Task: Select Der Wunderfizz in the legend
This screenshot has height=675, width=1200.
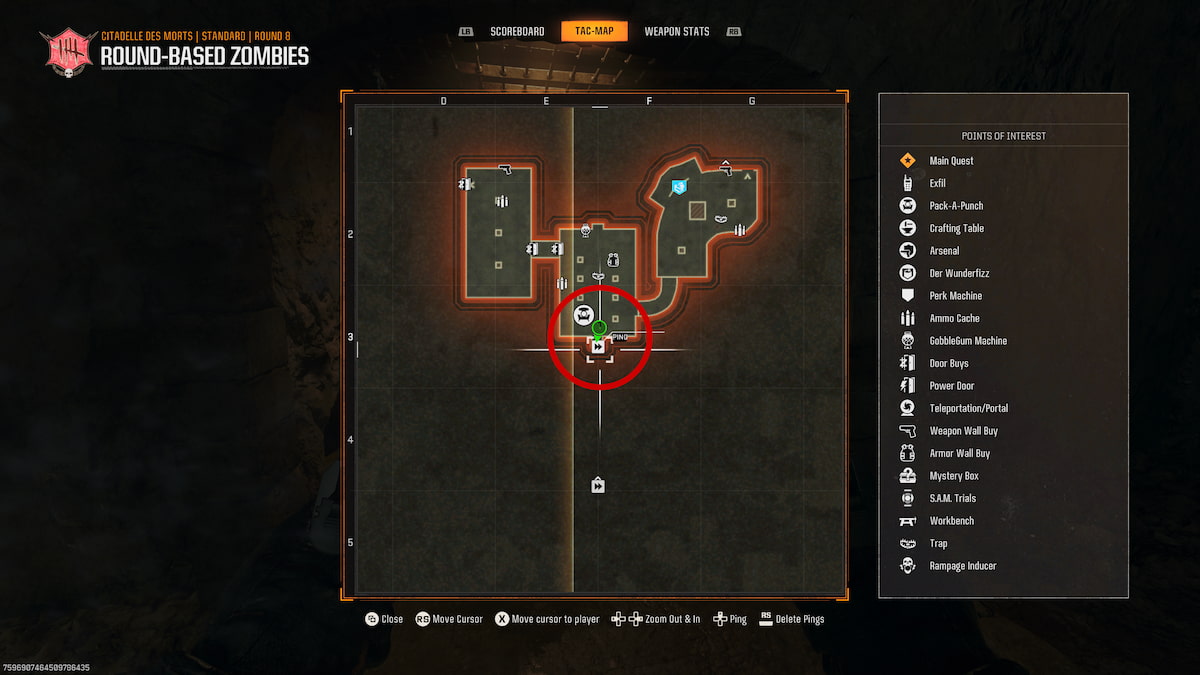Action: click(x=958, y=273)
